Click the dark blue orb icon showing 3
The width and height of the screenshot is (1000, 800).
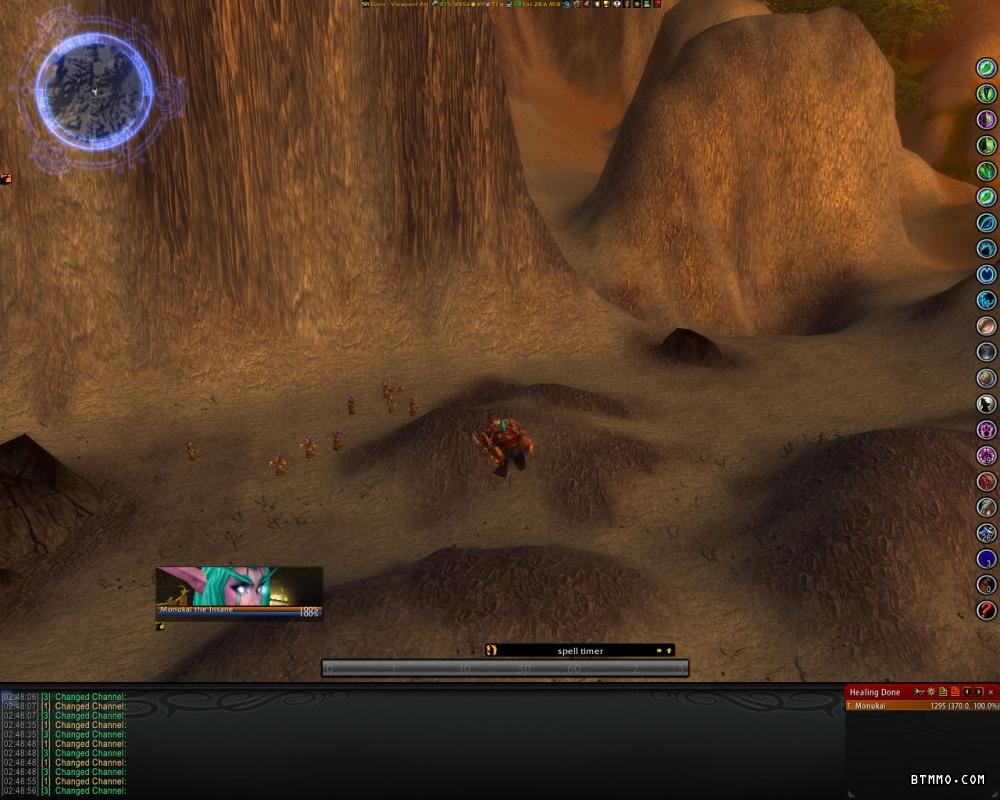(987, 559)
